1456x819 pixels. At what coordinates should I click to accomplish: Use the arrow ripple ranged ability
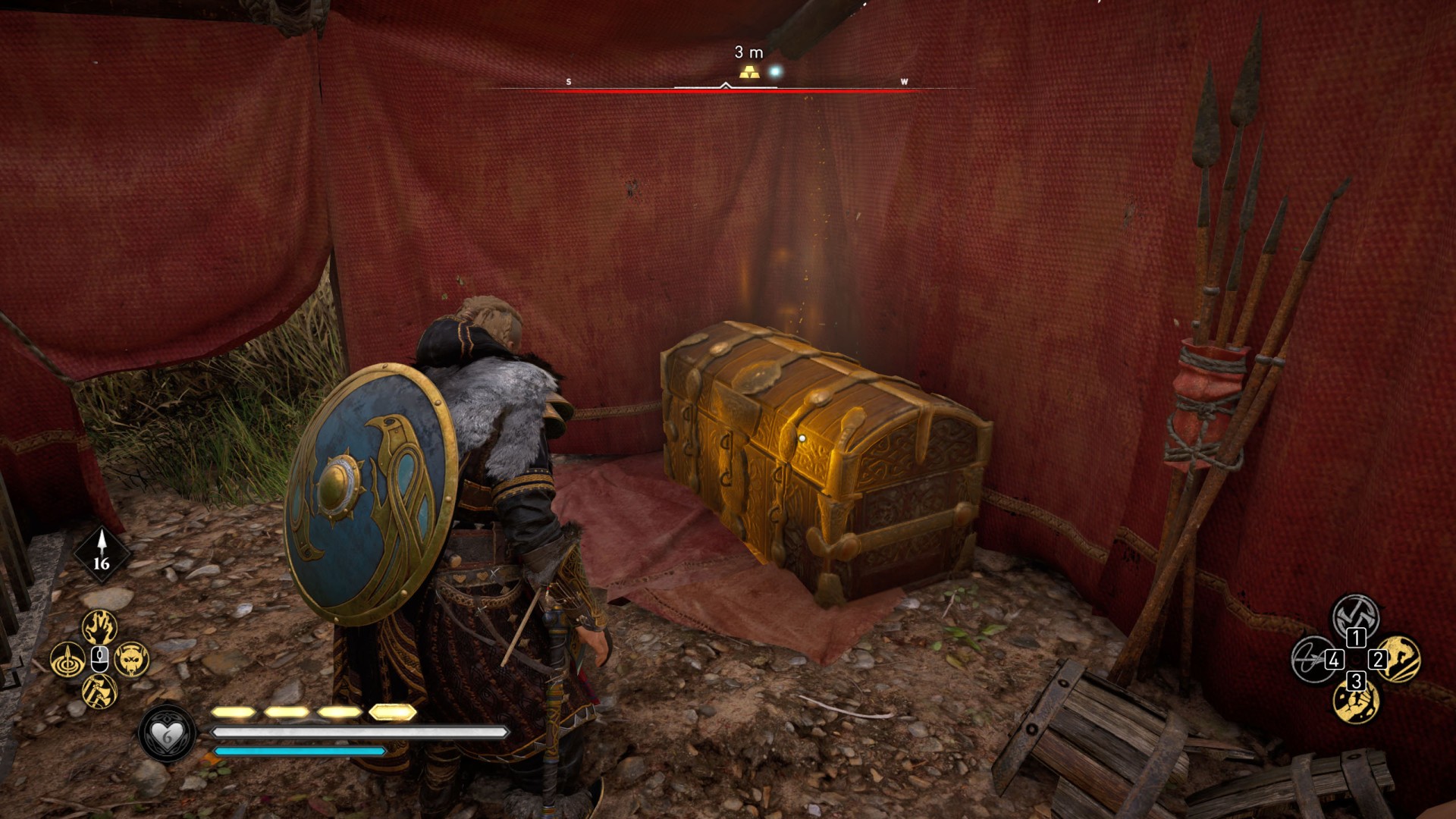pos(67,659)
